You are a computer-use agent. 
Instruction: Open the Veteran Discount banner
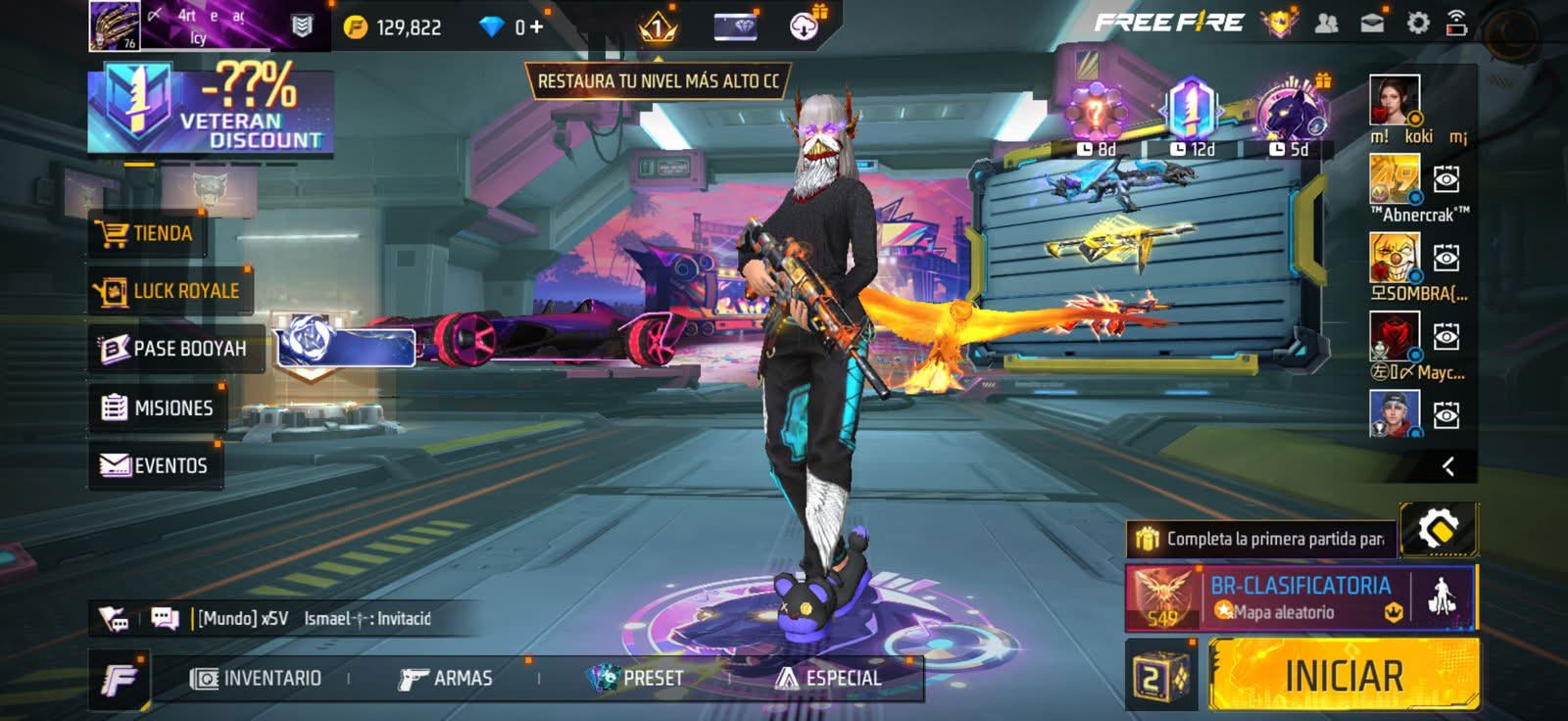click(x=210, y=110)
